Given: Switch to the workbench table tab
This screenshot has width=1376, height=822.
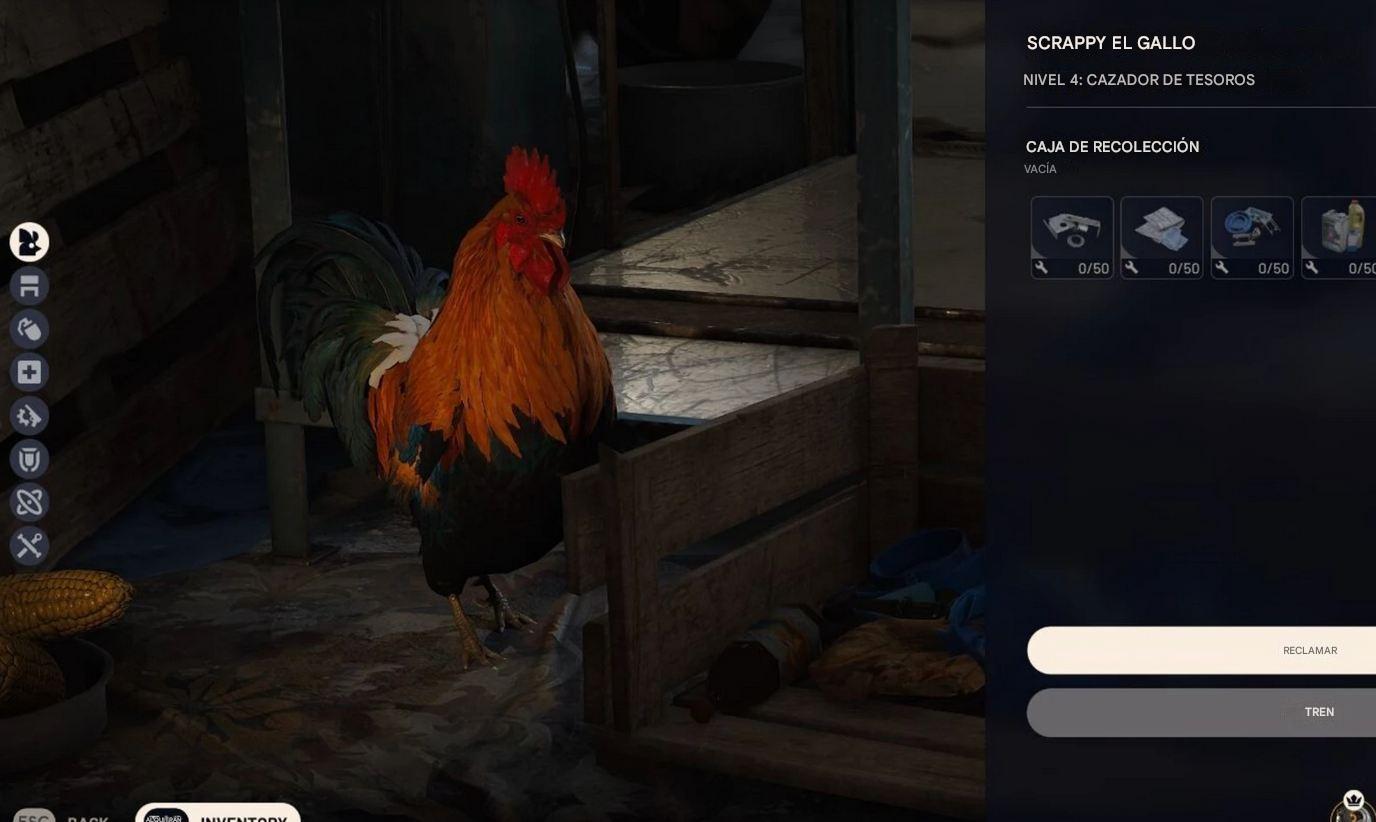Looking at the screenshot, I should coord(29,286).
